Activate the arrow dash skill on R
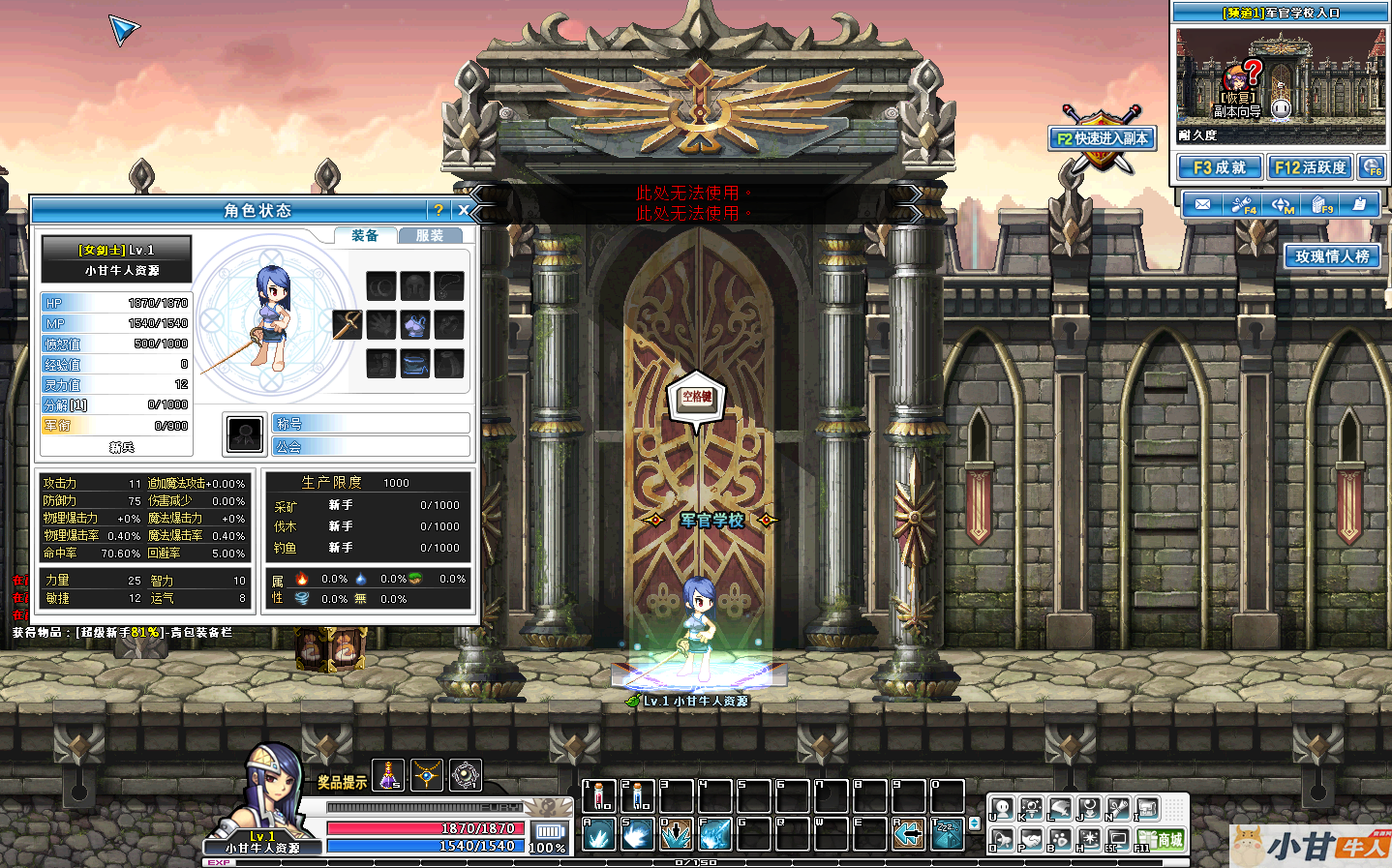The image size is (1392, 868). pyautogui.click(x=909, y=834)
